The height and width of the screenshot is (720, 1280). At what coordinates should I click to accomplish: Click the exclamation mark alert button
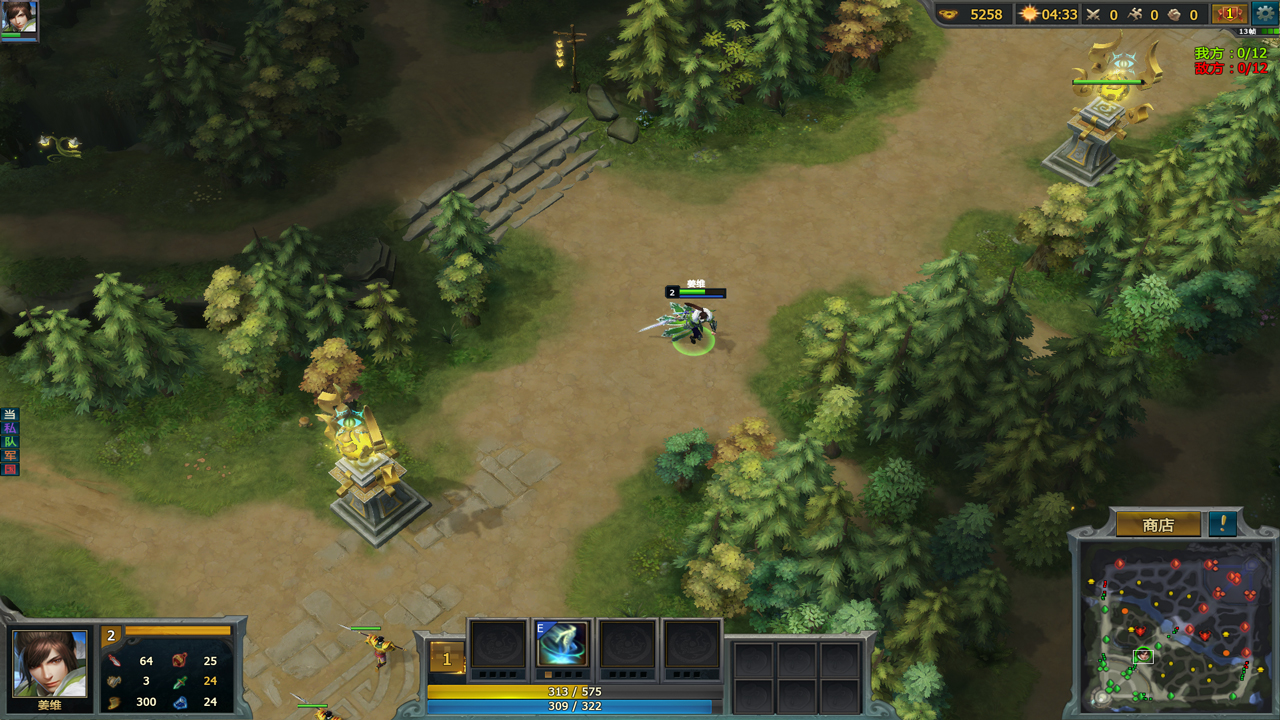click(1222, 524)
